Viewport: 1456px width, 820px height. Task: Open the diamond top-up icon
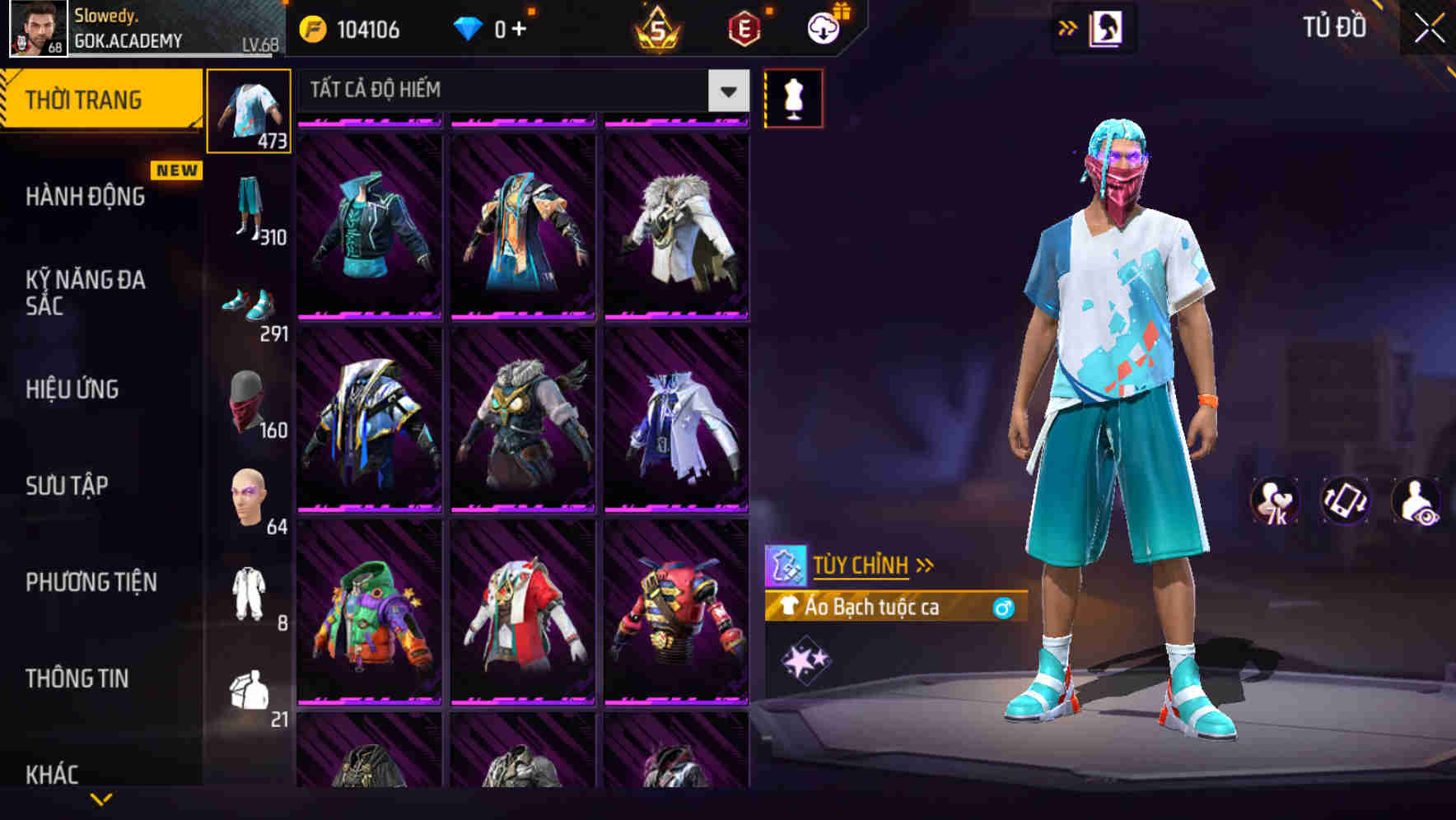pos(469,29)
